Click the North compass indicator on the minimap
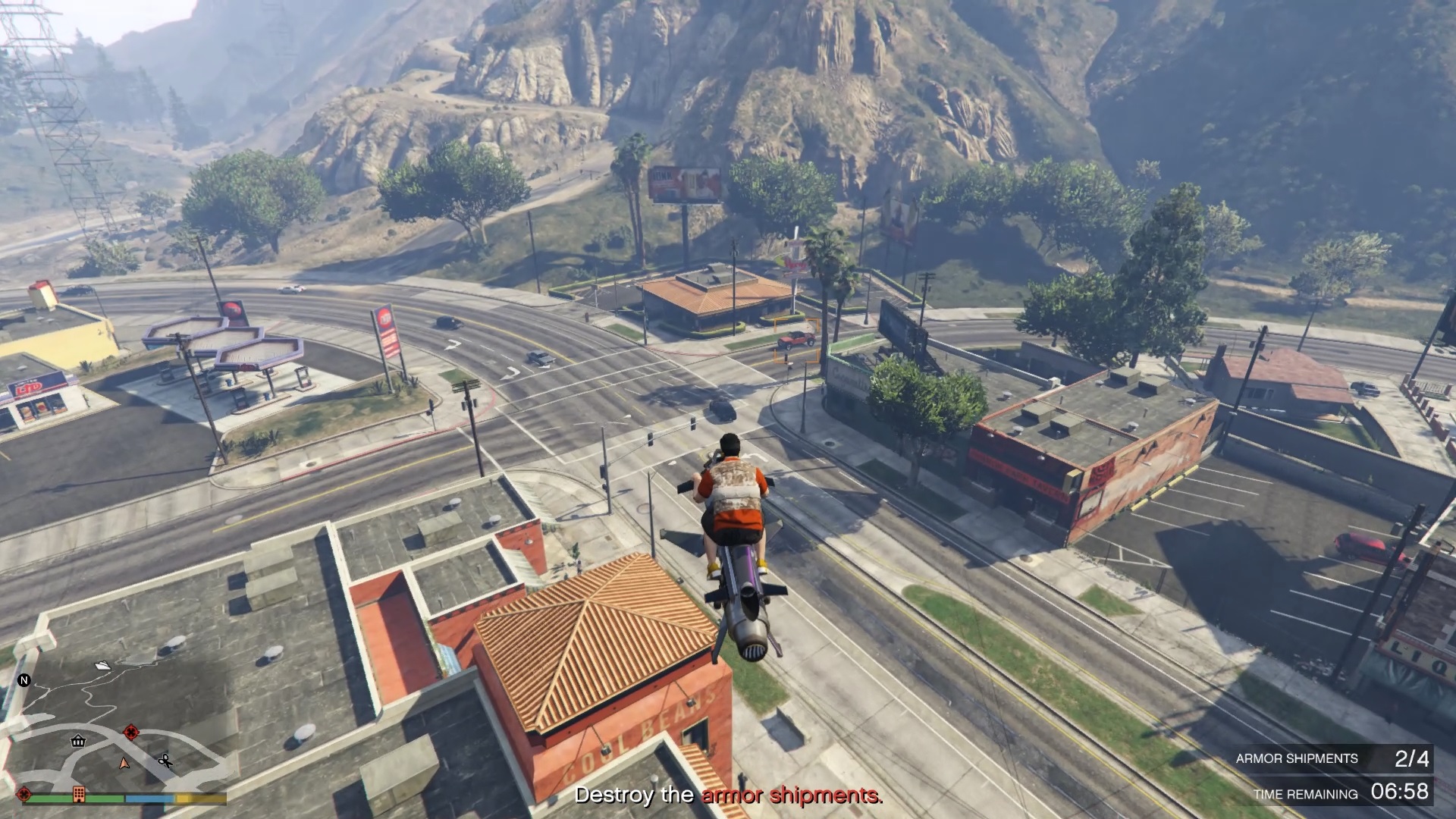Viewport: 1456px width, 819px height. pos(24,680)
